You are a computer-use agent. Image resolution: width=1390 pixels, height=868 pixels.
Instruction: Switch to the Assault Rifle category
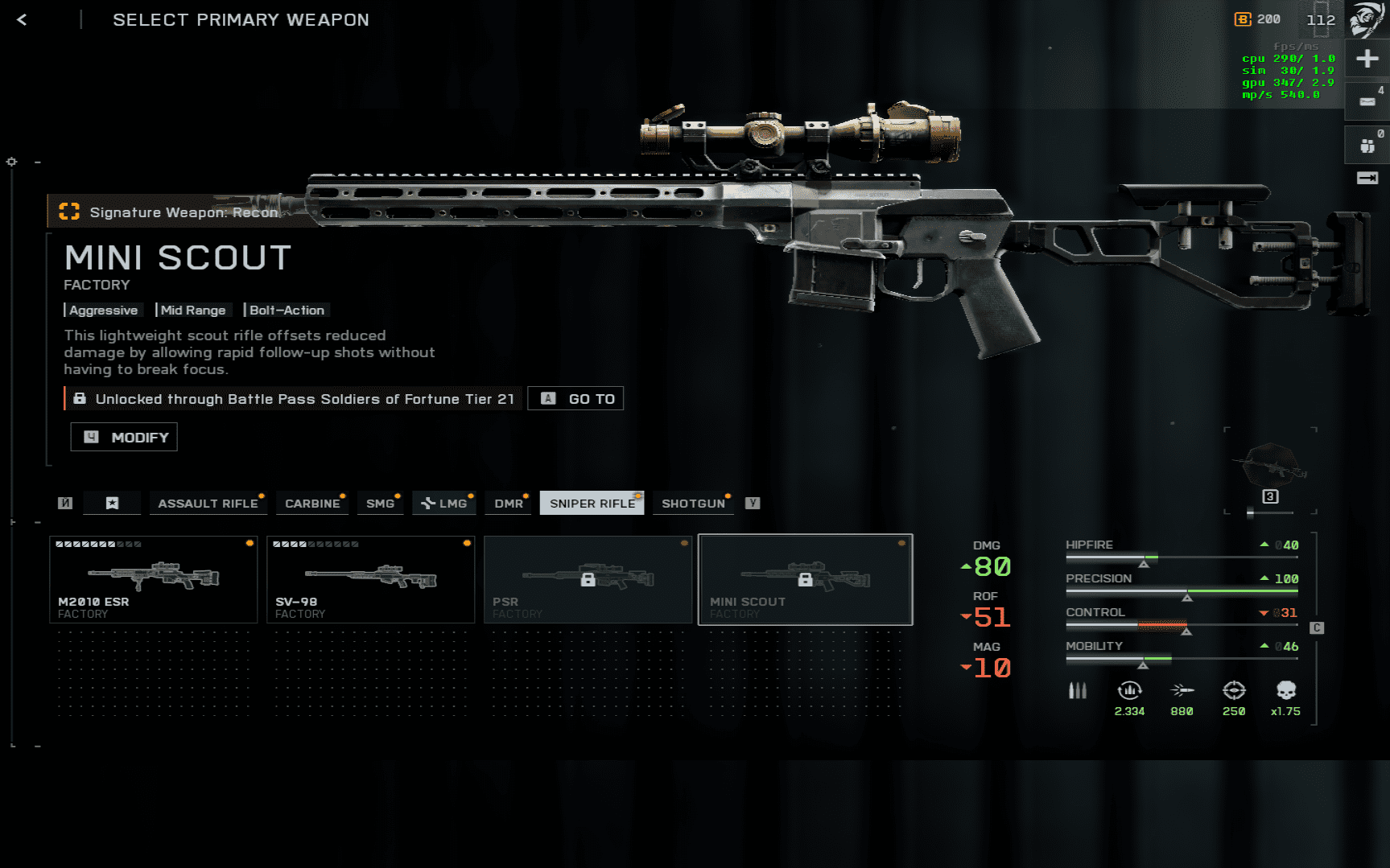(x=208, y=504)
